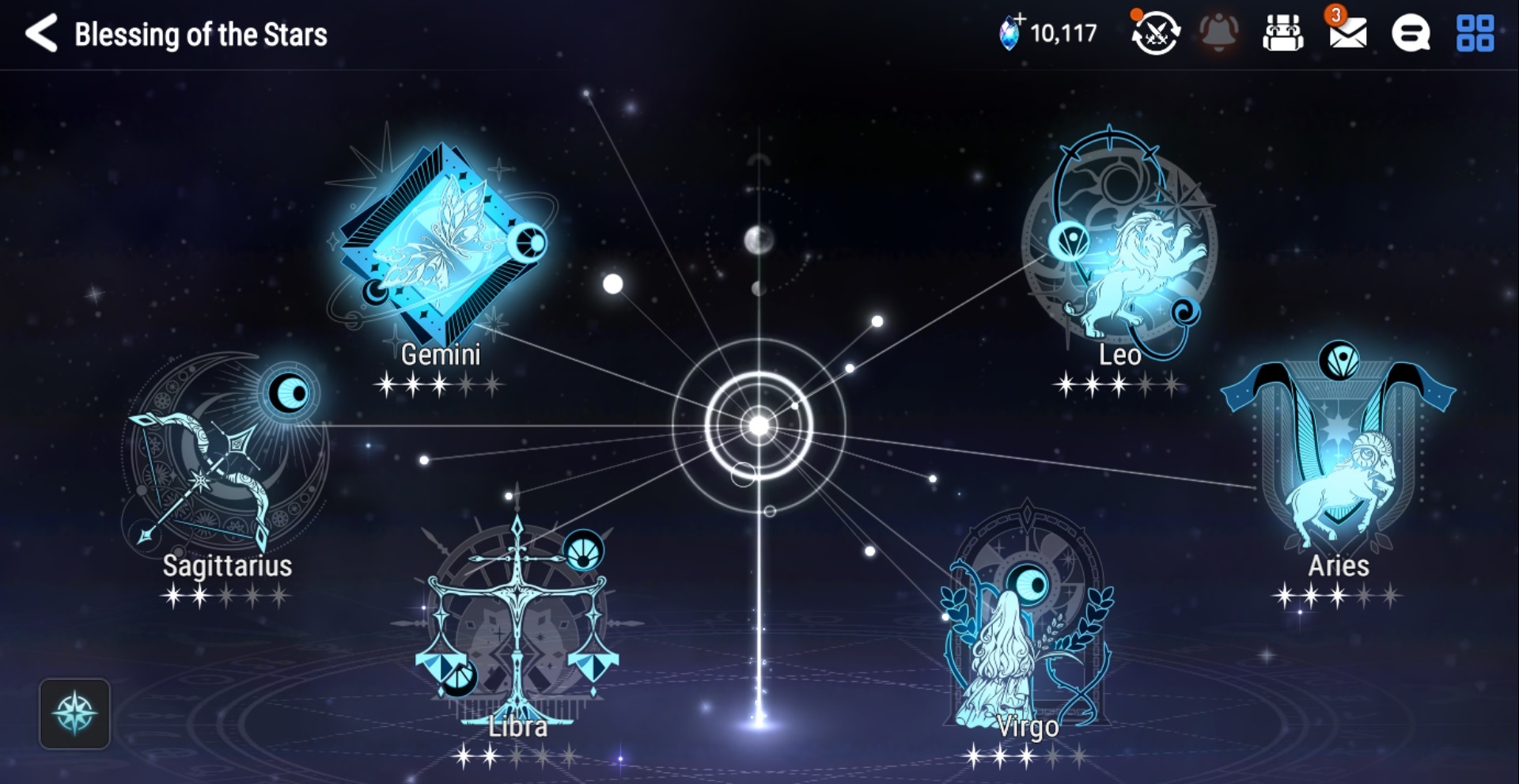Screen dimensions: 1519x784
Task: Click the compass star button
Action: (x=74, y=713)
